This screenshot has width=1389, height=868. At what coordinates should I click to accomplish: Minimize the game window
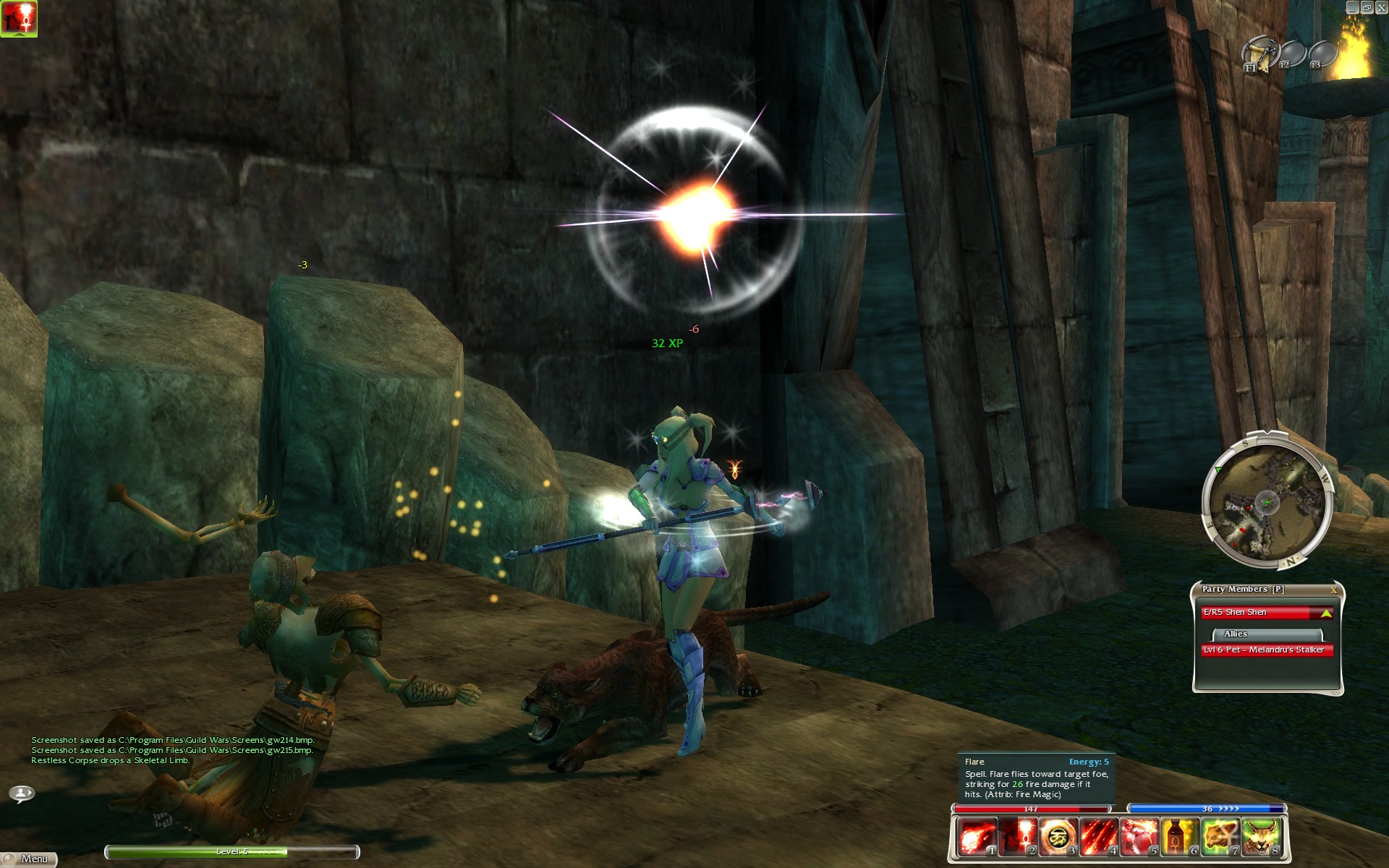coord(1351,7)
